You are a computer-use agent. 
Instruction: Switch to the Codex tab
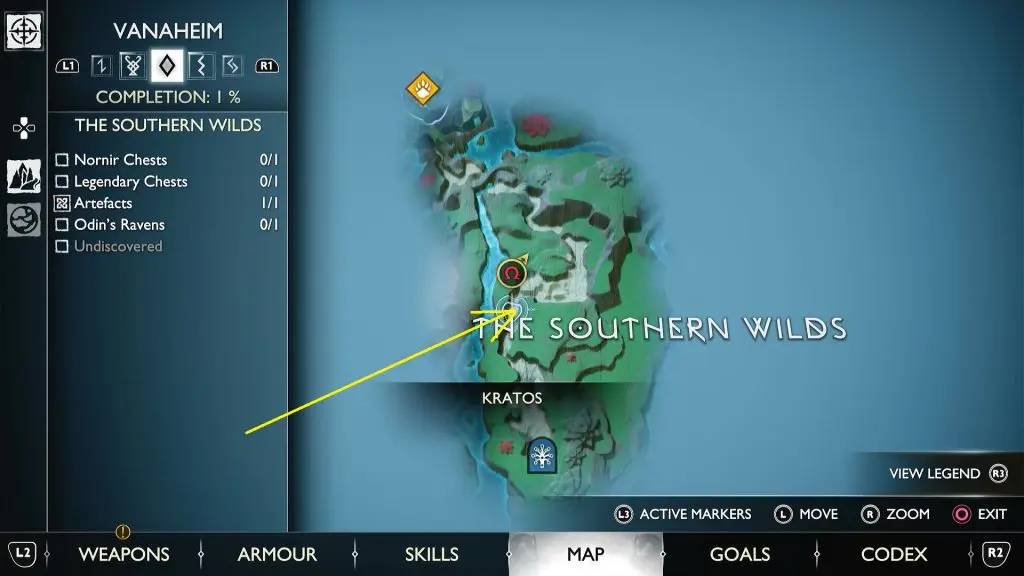click(894, 554)
